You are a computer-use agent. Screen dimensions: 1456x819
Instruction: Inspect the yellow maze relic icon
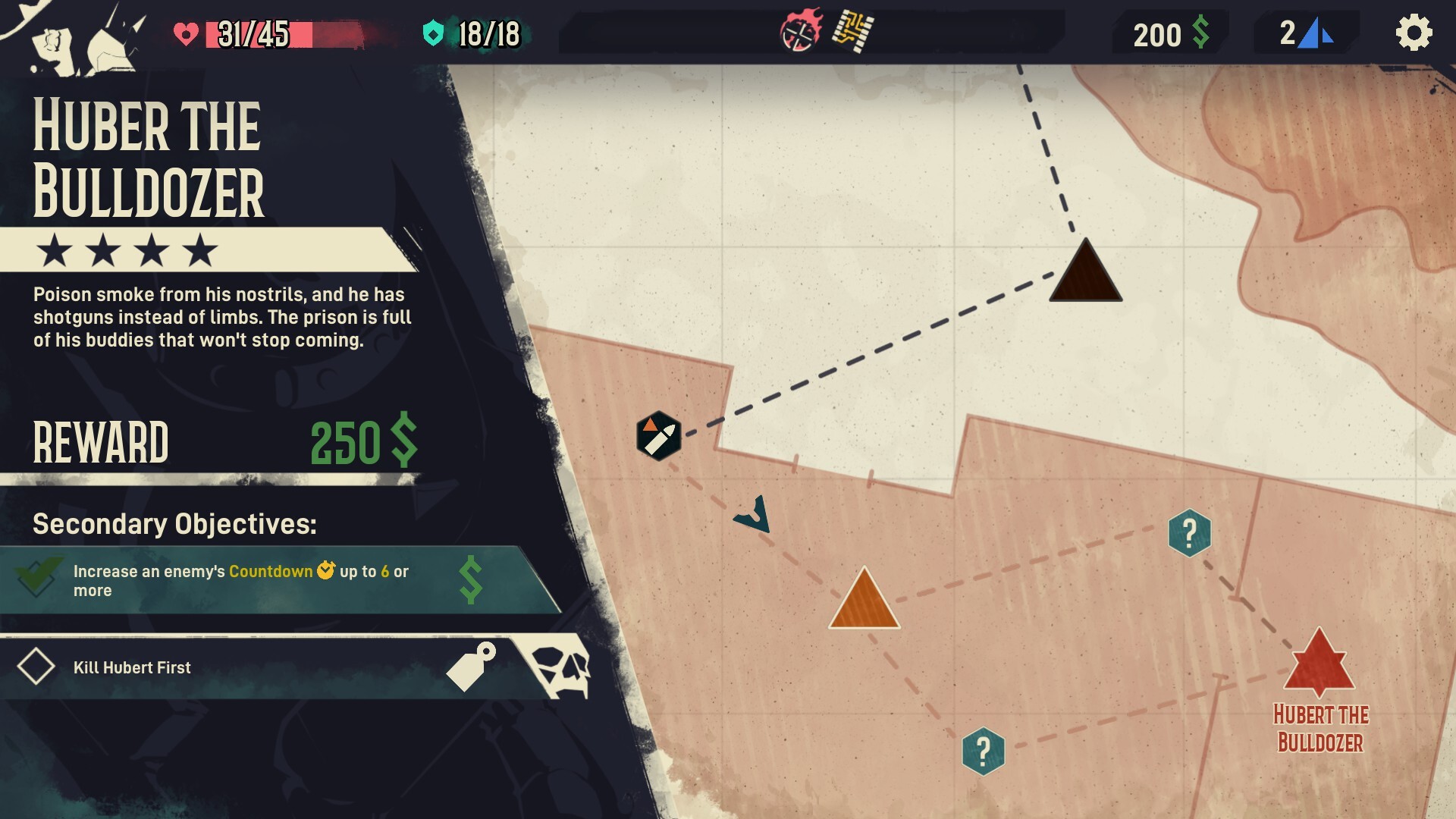[853, 32]
